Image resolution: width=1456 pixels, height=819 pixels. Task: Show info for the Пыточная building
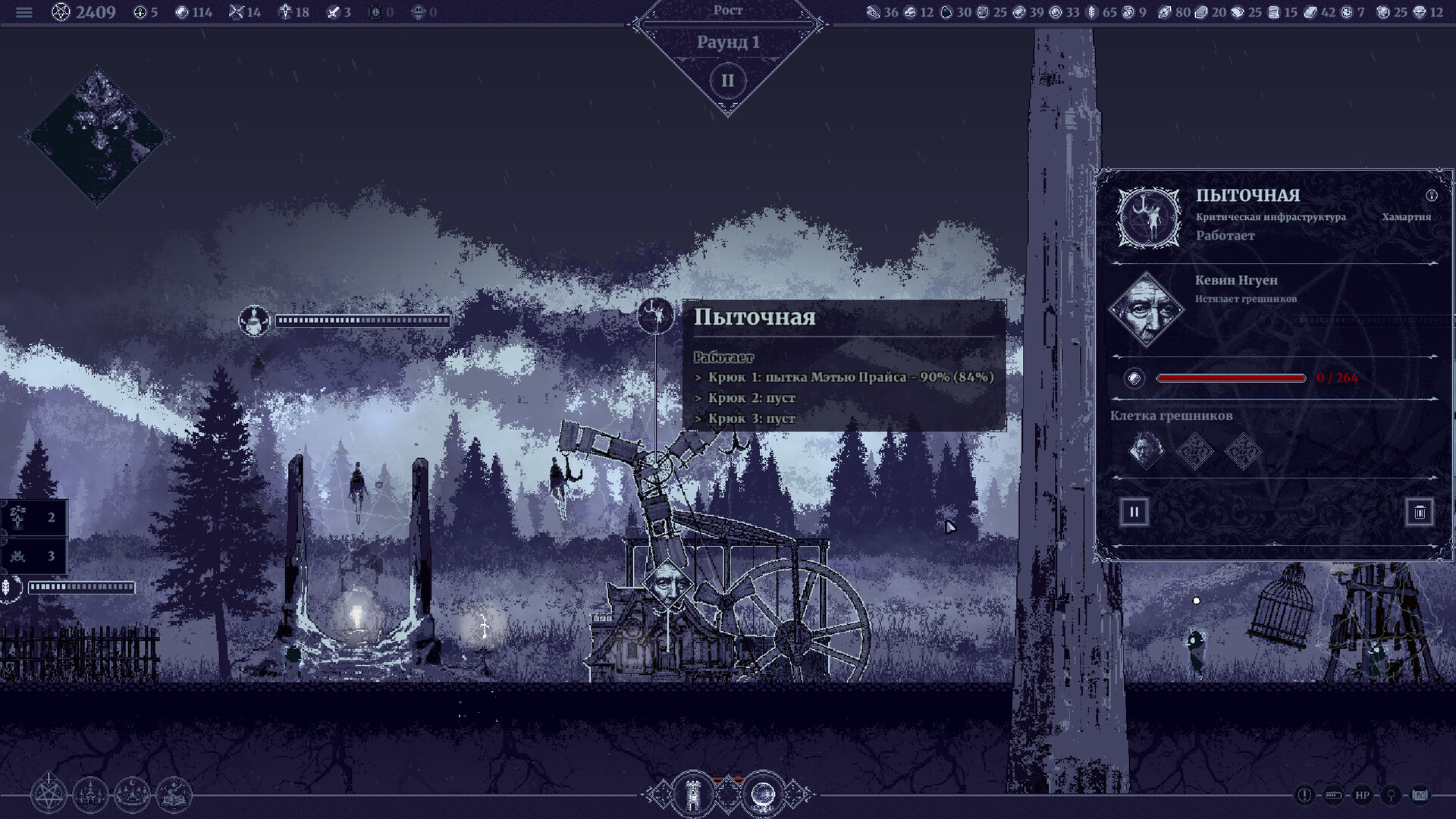pos(1431,196)
